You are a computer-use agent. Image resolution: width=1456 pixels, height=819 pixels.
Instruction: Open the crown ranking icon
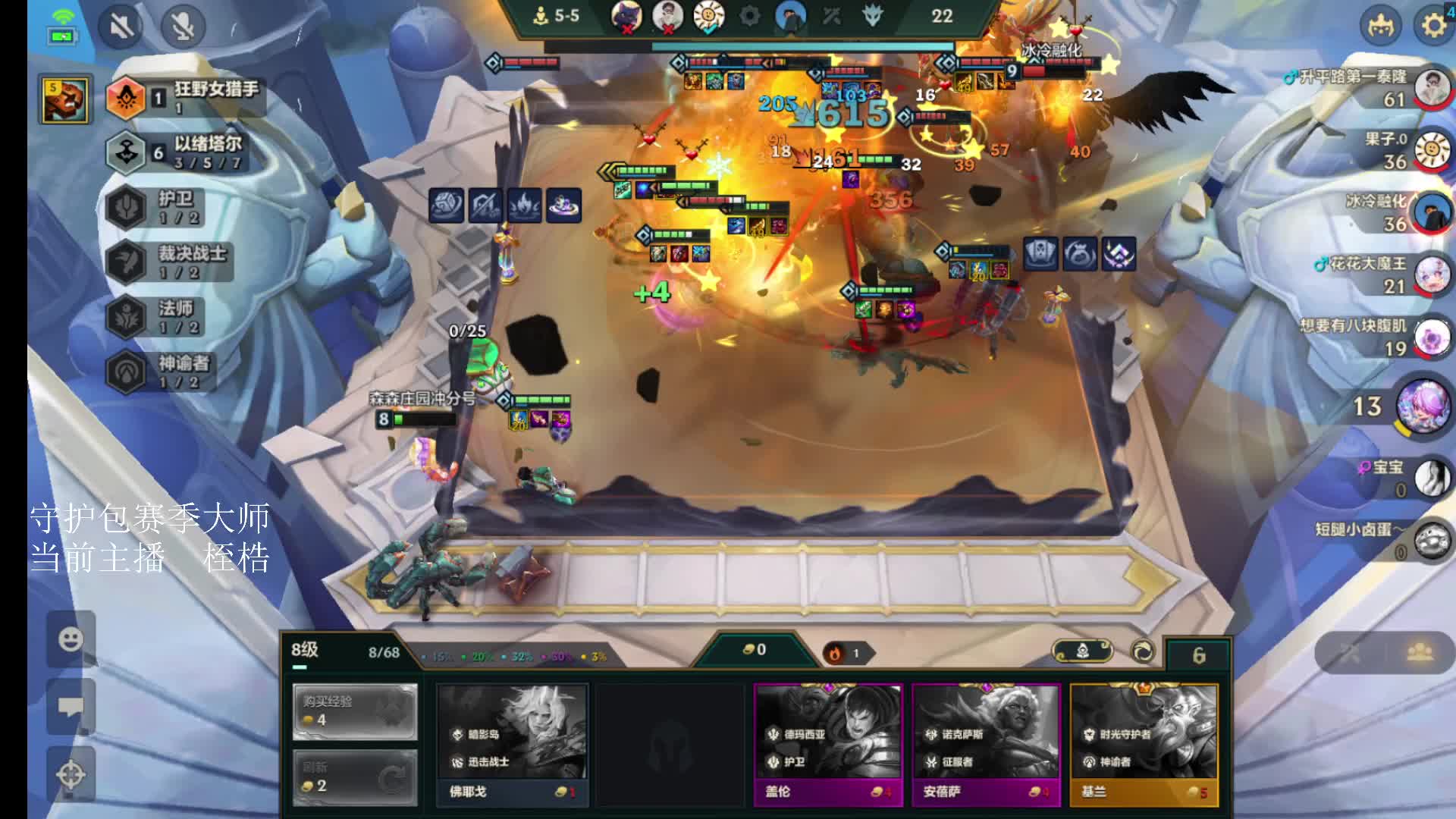pyautogui.click(x=1381, y=26)
